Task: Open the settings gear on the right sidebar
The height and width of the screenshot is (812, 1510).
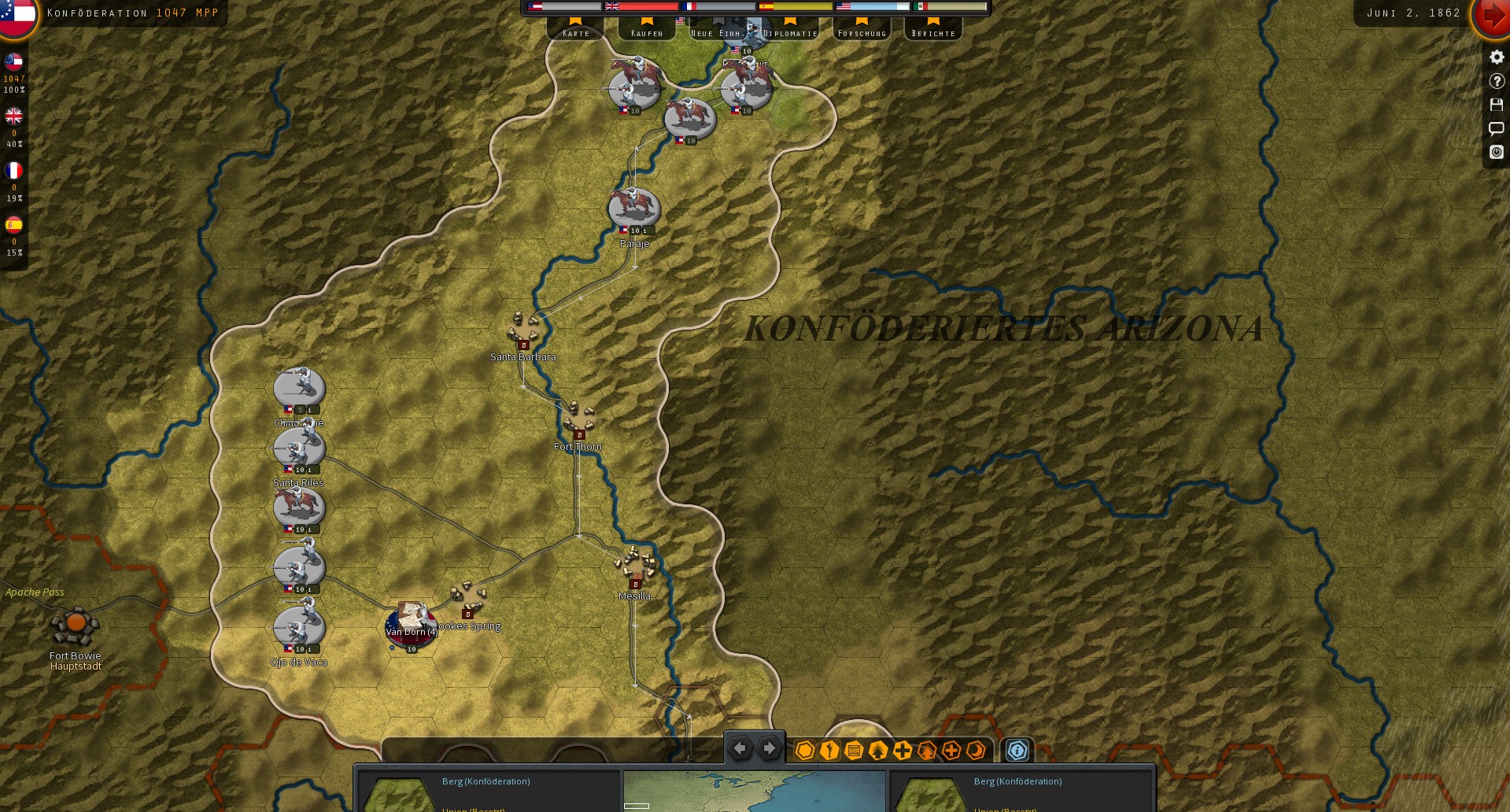Action: click(x=1497, y=56)
